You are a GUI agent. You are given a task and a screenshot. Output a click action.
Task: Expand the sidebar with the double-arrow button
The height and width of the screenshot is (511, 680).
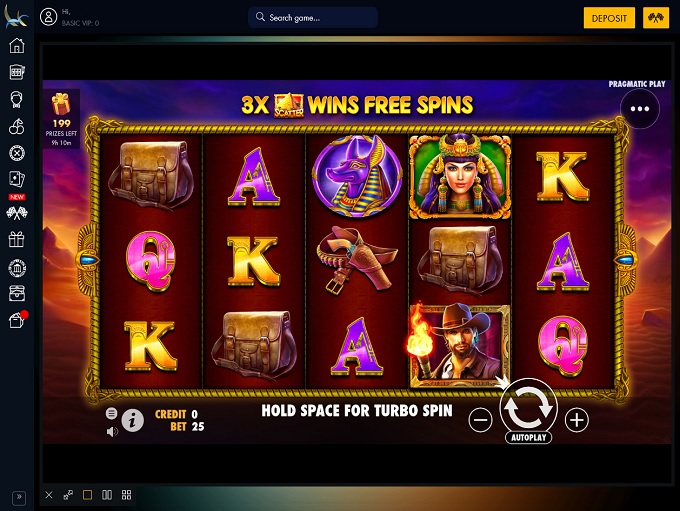(17, 497)
